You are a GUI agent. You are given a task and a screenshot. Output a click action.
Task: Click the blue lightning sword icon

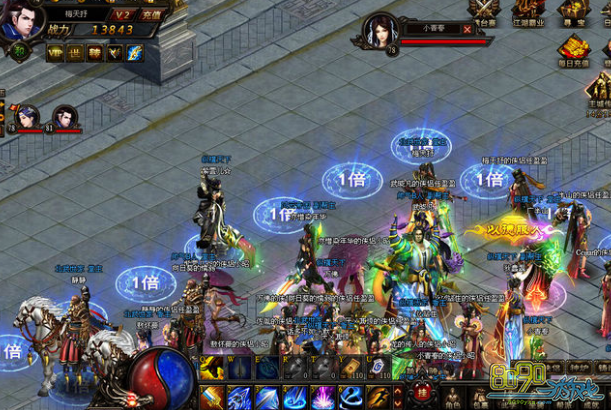coord(136,54)
